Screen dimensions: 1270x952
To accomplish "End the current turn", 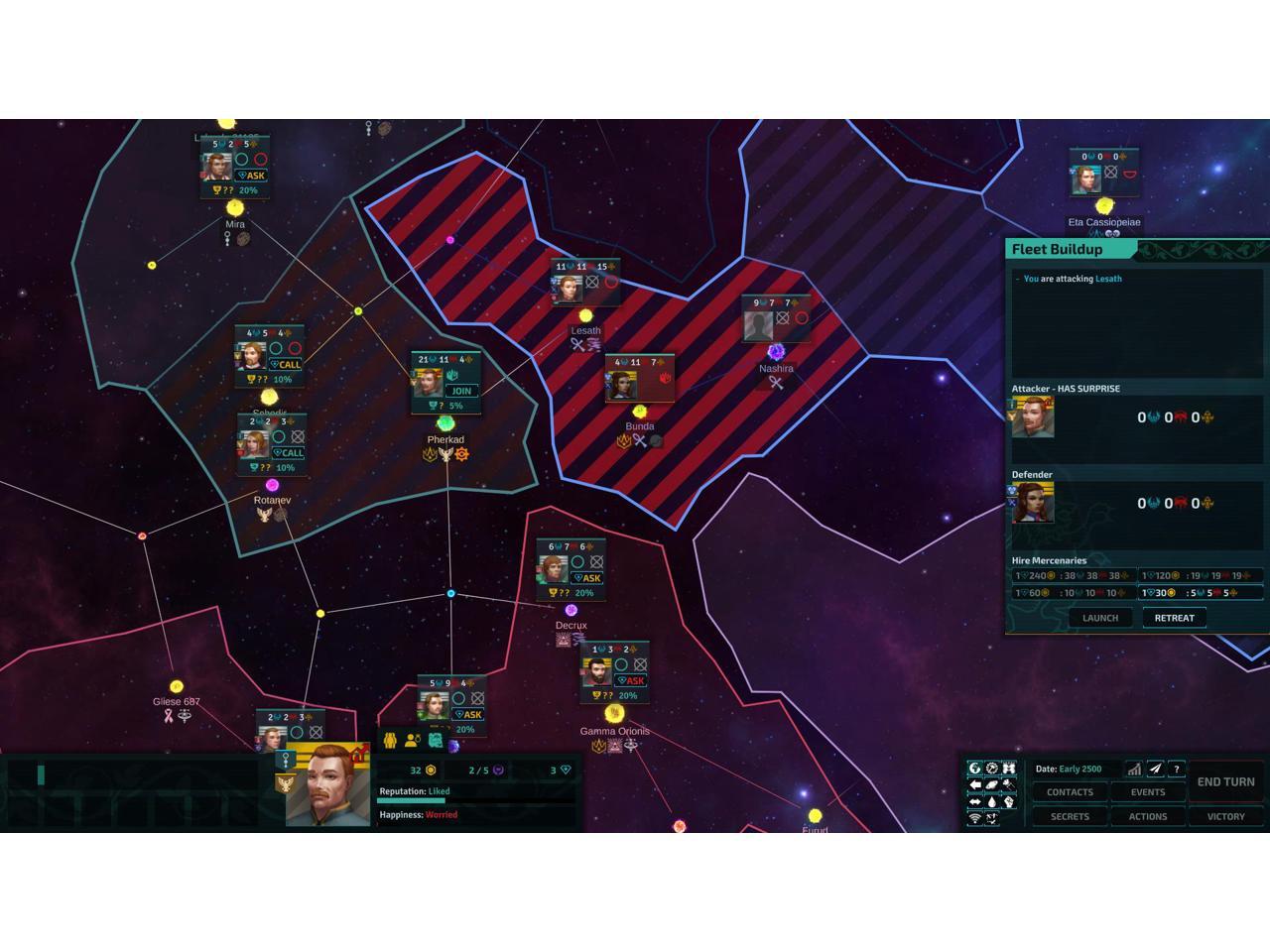I will (1225, 781).
